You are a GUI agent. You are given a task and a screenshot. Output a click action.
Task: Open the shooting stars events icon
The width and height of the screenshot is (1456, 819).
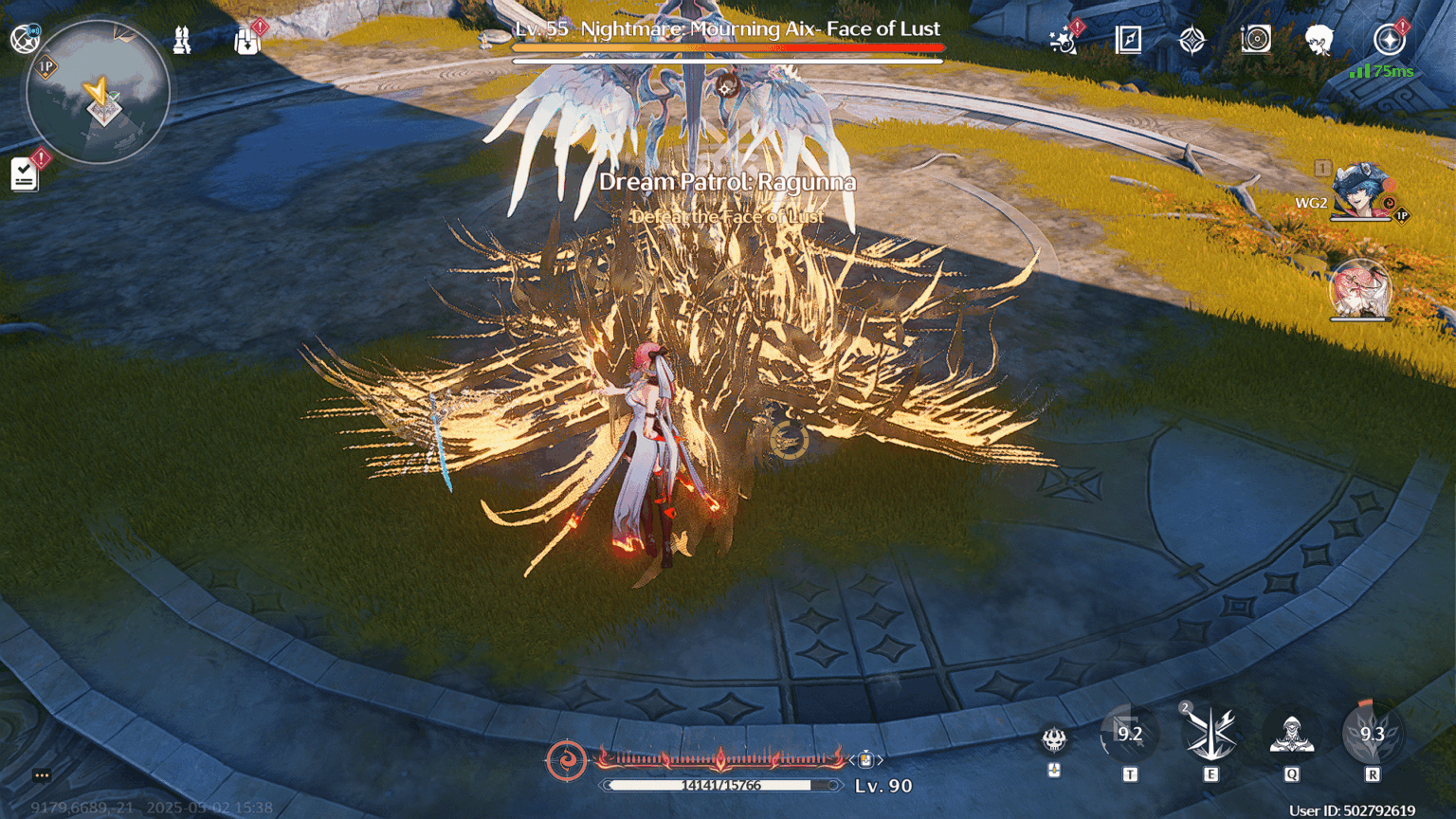[1064, 40]
